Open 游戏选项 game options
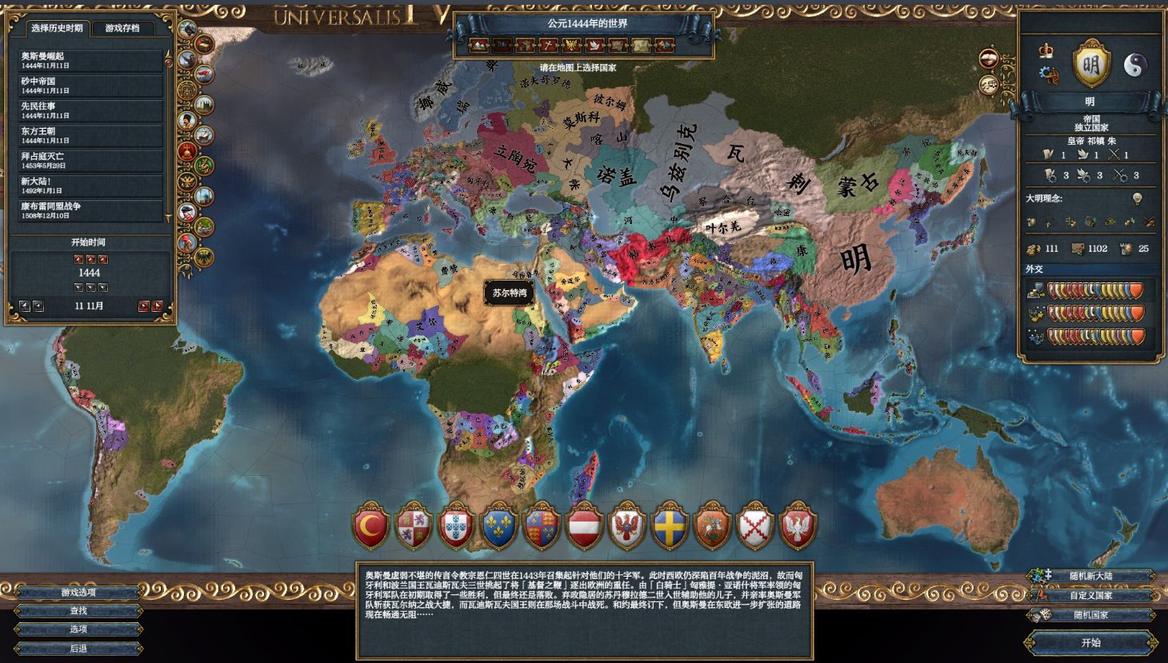The height and width of the screenshot is (663, 1168). point(78,592)
